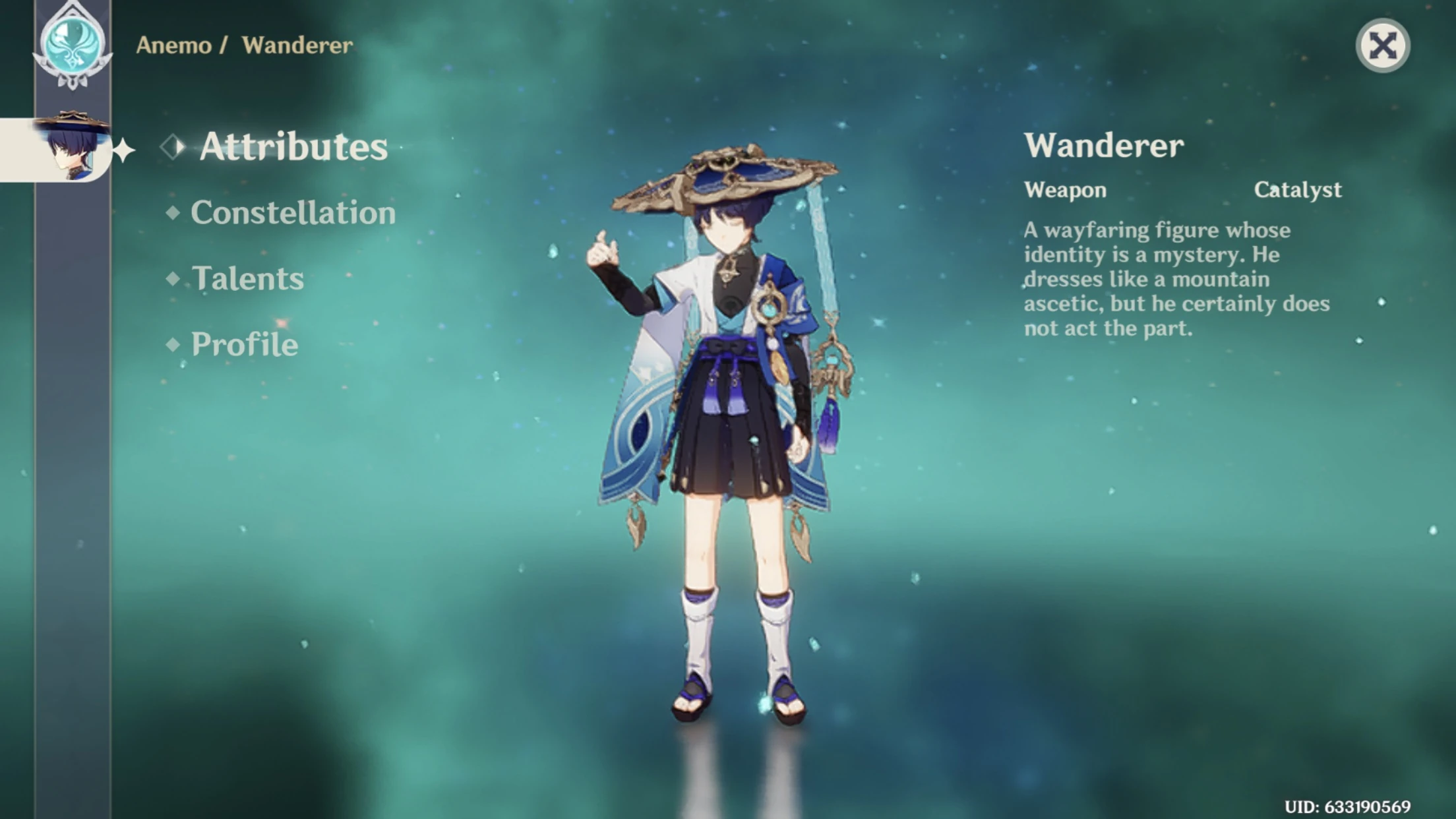This screenshot has width=1456, height=819.
Task: Expand the Profile section
Action: [244, 344]
